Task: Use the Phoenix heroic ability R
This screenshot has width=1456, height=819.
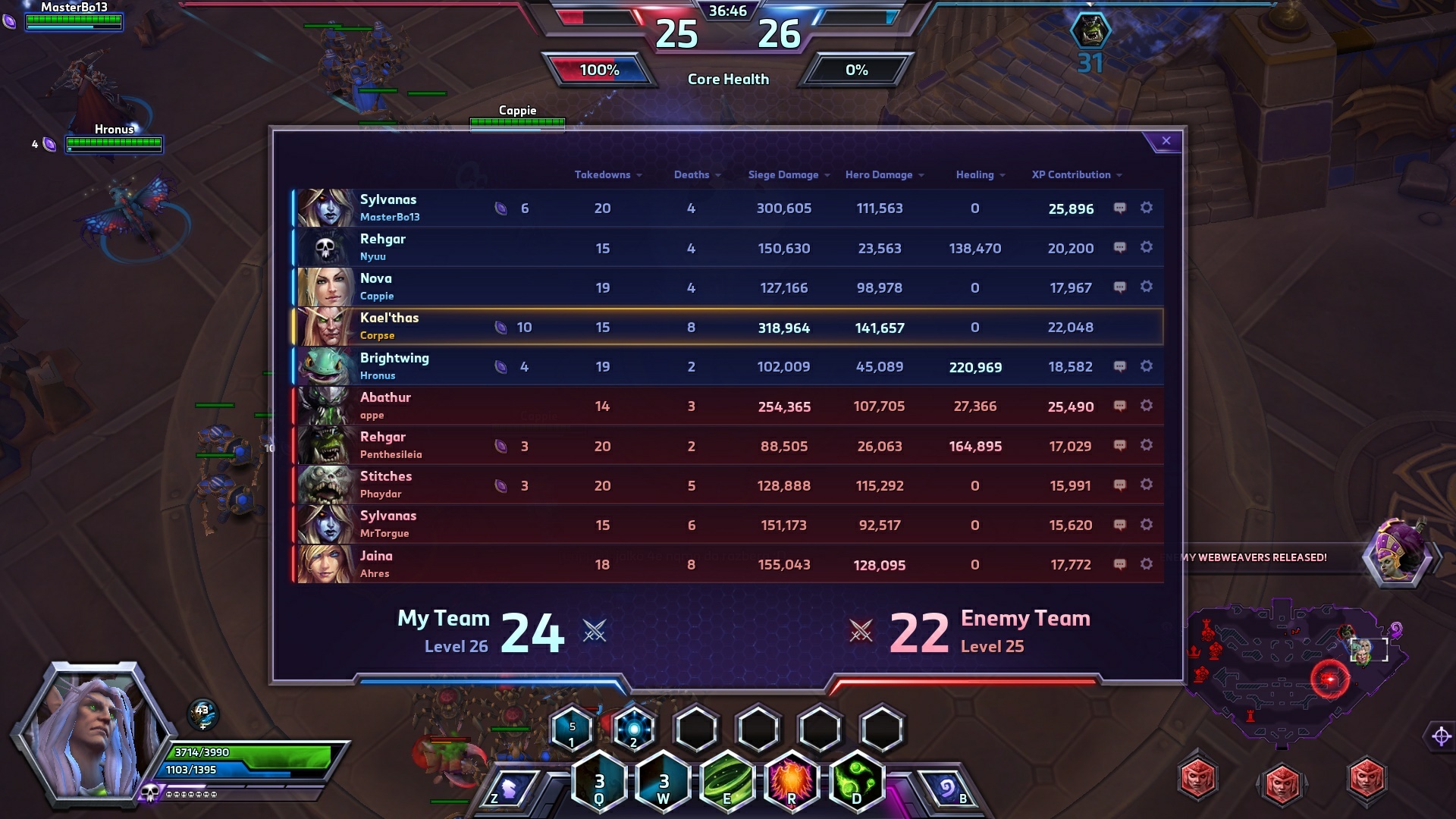Action: coord(792,782)
